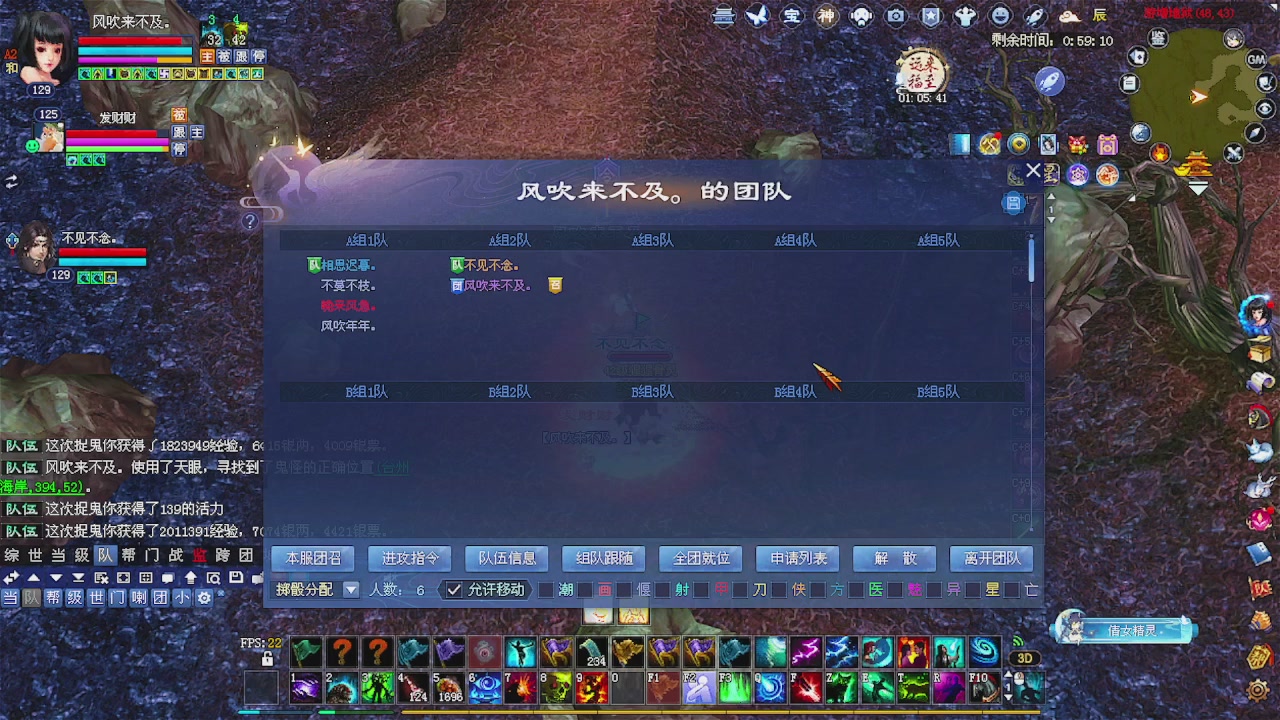Viewport: 1280px width, 720px height.
Task: Click the 3D view toggle icon near hotbar
Action: point(1024,658)
